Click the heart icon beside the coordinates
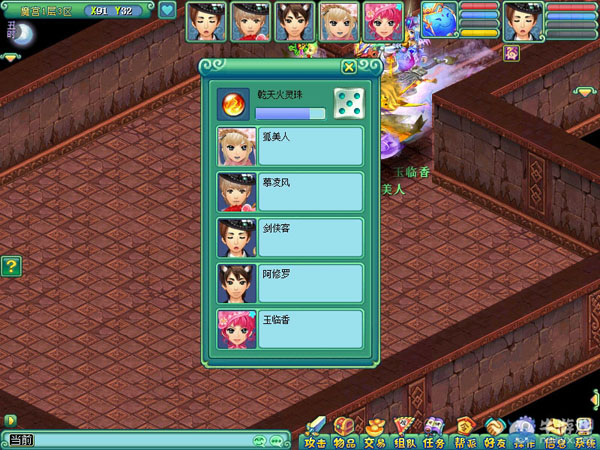The width and height of the screenshot is (600, 450). (167, 11)
